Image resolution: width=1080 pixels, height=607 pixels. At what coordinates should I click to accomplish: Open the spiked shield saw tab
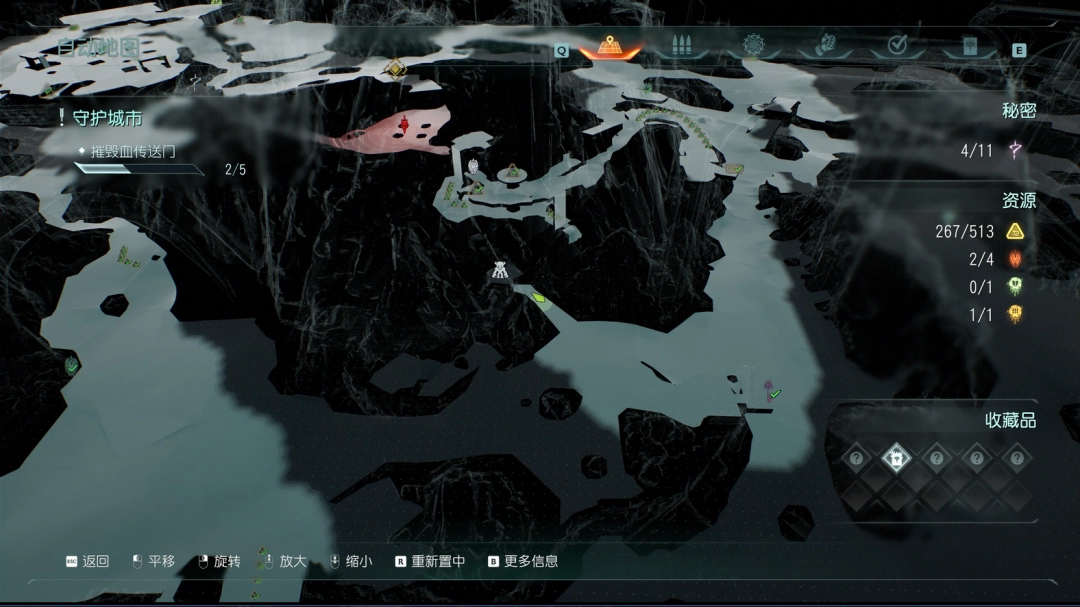[754, 46]
